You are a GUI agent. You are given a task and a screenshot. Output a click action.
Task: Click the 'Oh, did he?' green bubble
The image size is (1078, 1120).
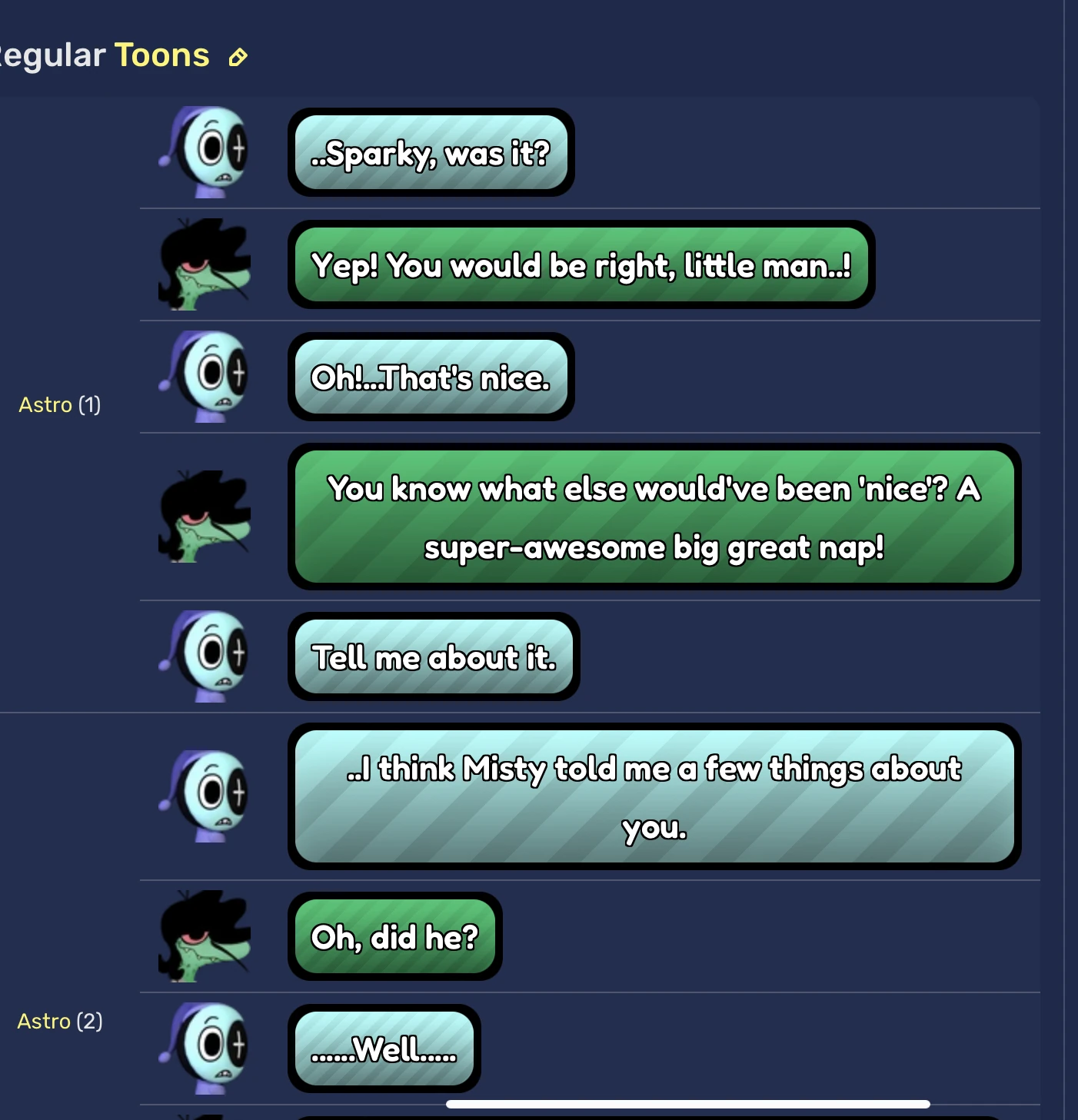coord(394,936)
